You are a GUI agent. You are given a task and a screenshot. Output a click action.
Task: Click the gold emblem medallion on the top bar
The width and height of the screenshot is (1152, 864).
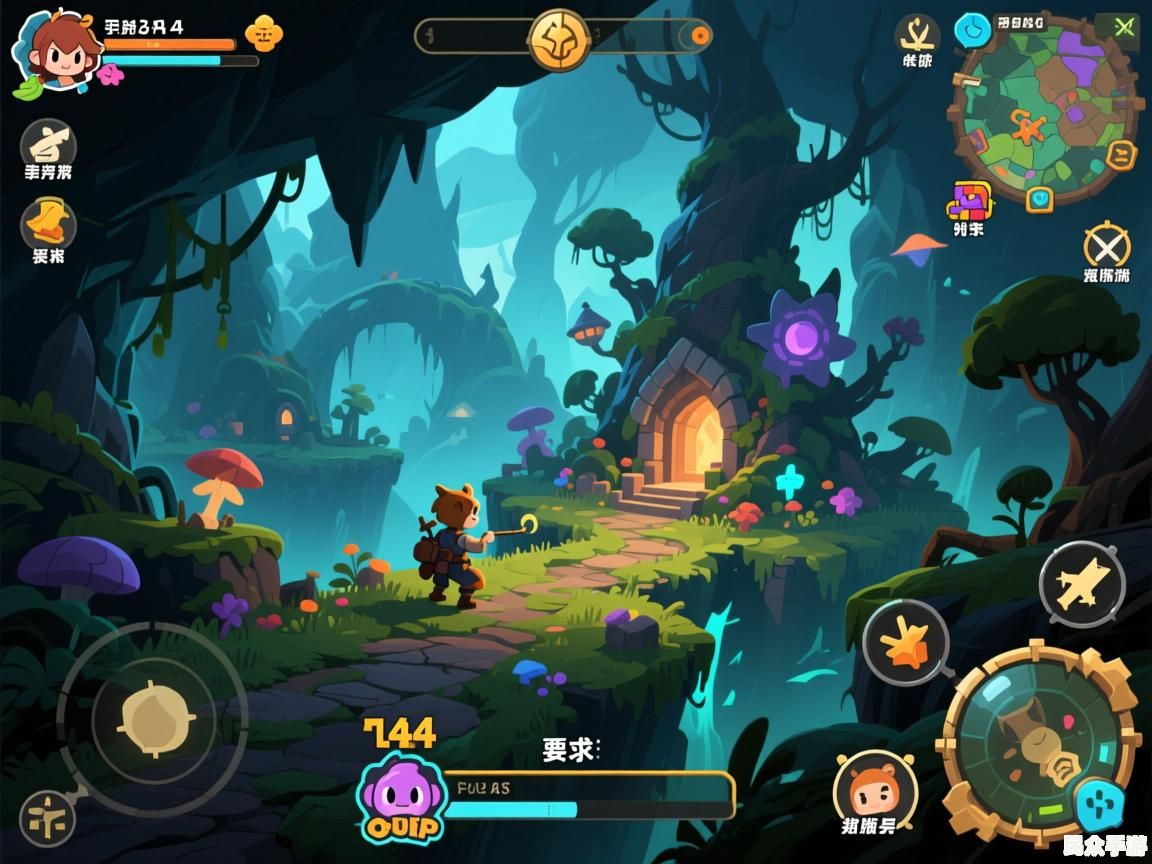[558, 38]
